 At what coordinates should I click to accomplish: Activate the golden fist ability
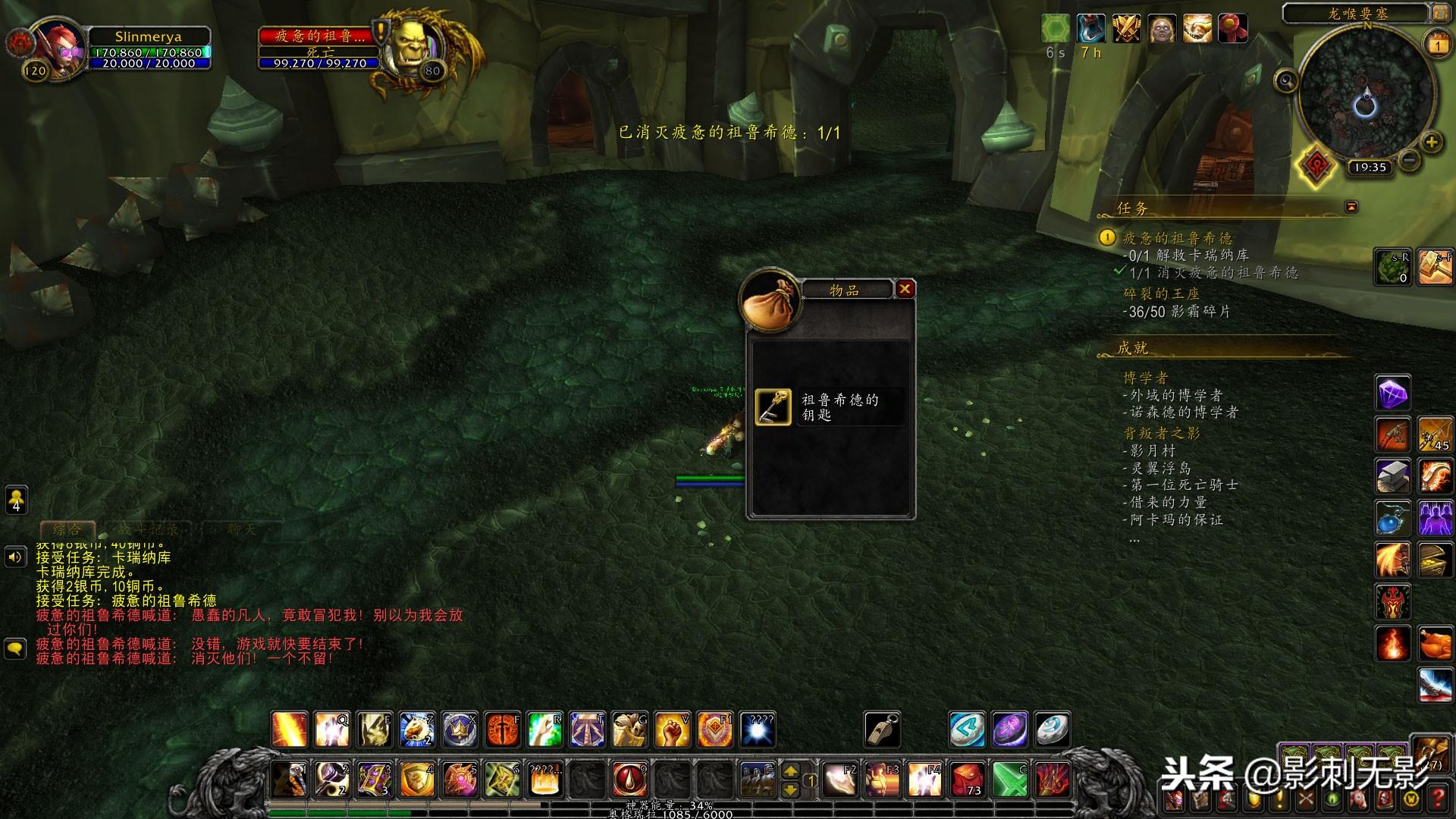[671, 730]
